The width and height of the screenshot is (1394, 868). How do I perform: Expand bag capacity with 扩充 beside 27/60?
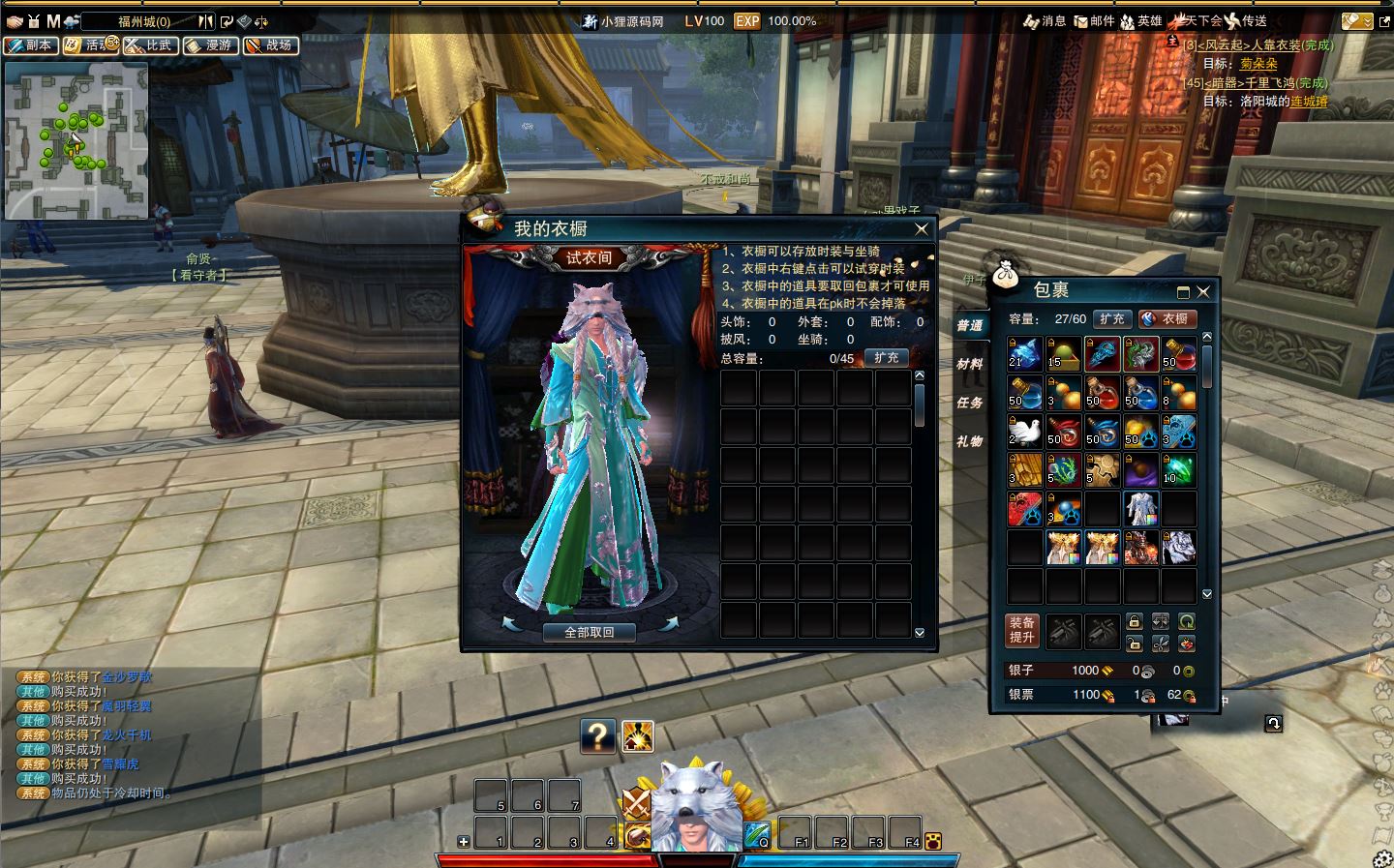[x=1112, y=318]
